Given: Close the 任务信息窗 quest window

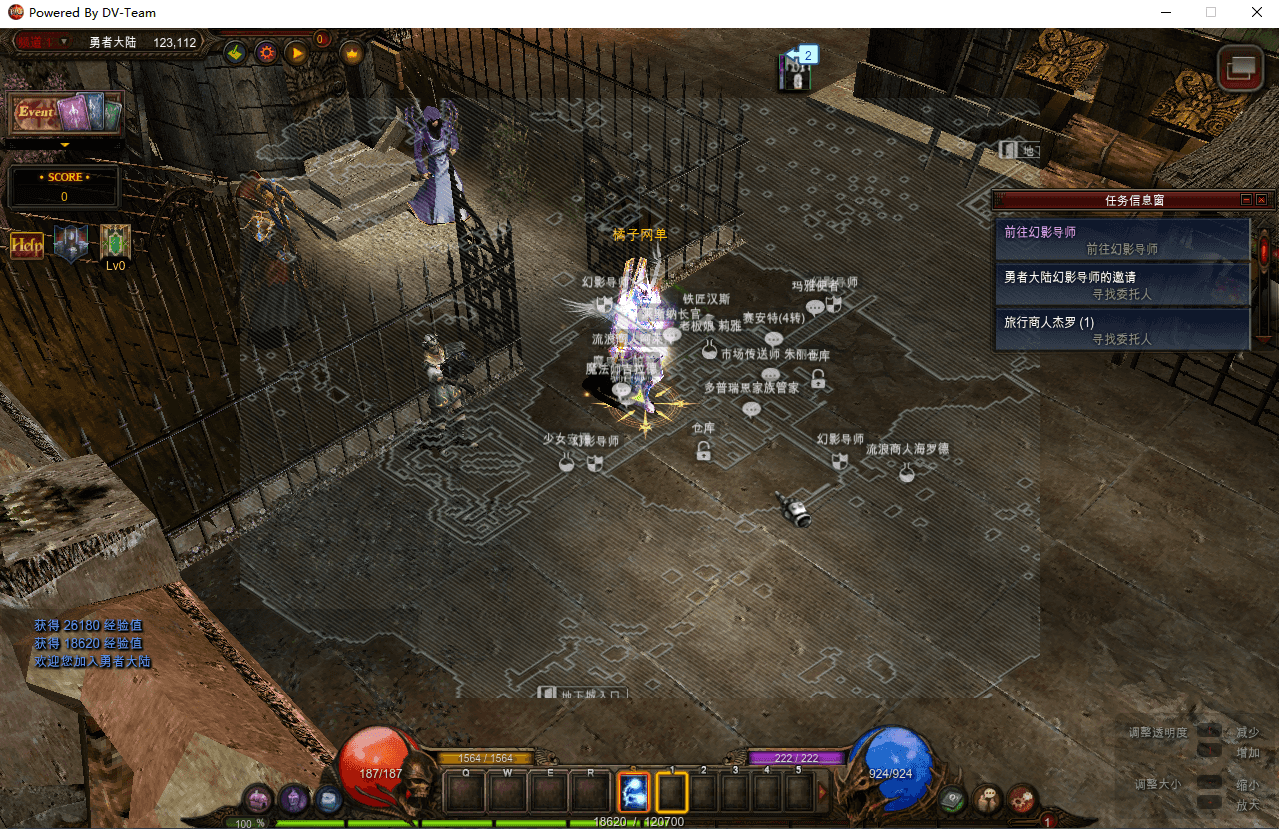Looking at the screenshot, I should pyautogui.click(x=1261, y=200).
